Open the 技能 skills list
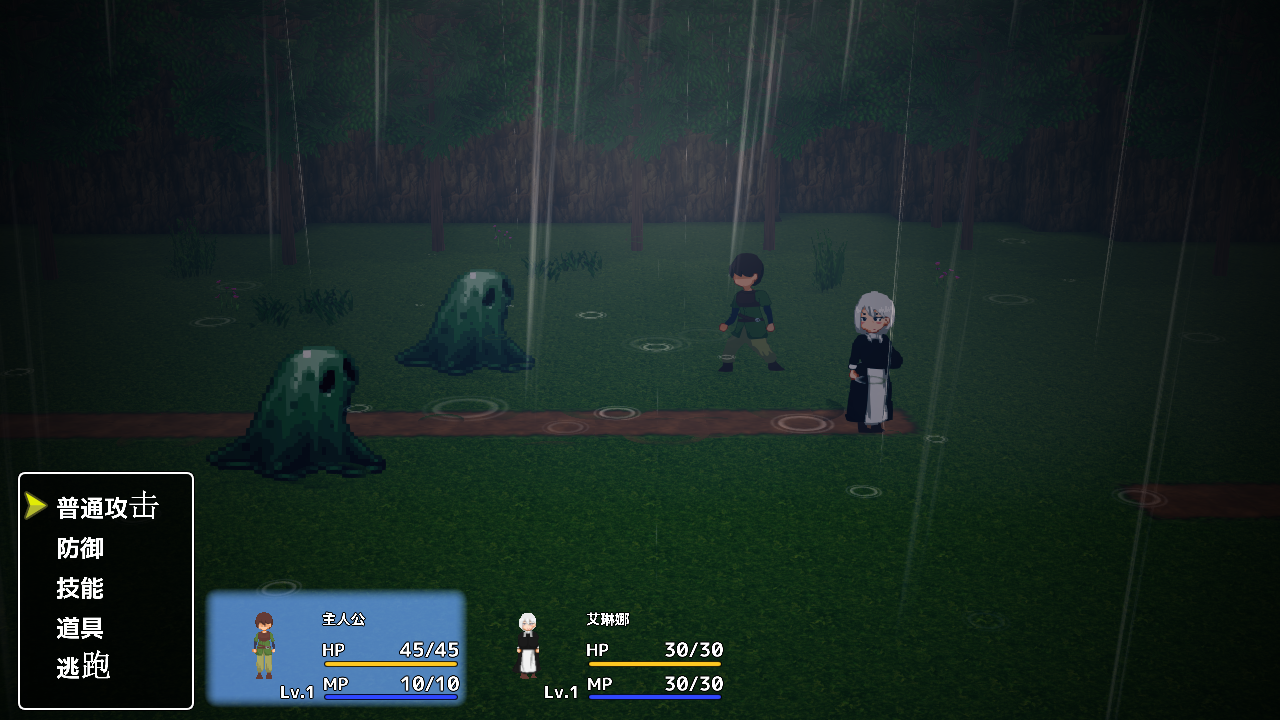The height and width of the screenshot is (720, 1280). [80, 588]
